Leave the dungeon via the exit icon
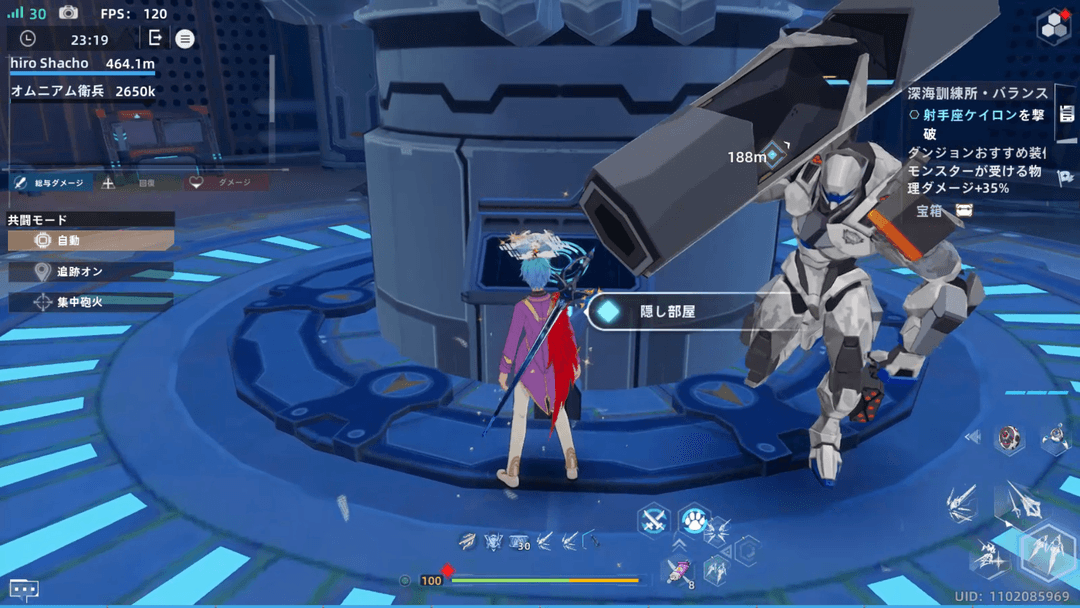The height and width of the screenshot is (608, 1080). click(155, 38)
